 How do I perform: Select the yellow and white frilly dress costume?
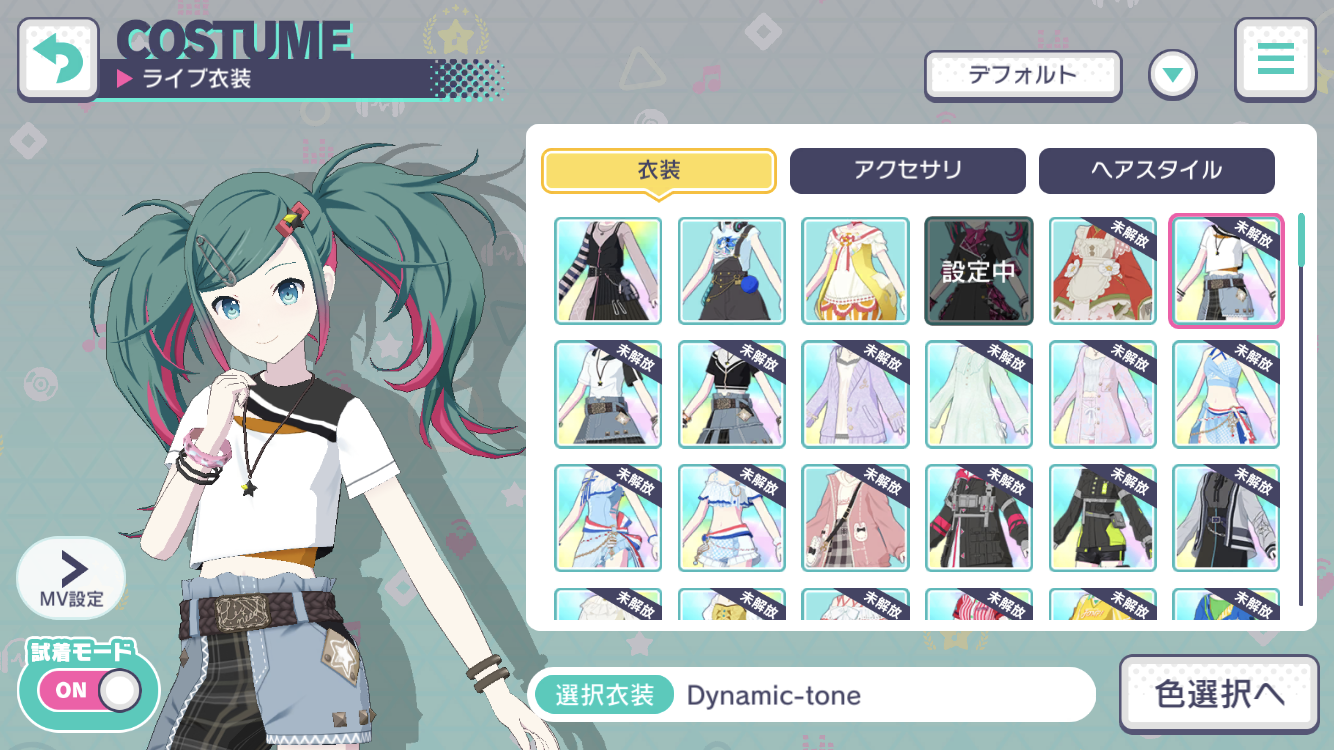point(855,271)
